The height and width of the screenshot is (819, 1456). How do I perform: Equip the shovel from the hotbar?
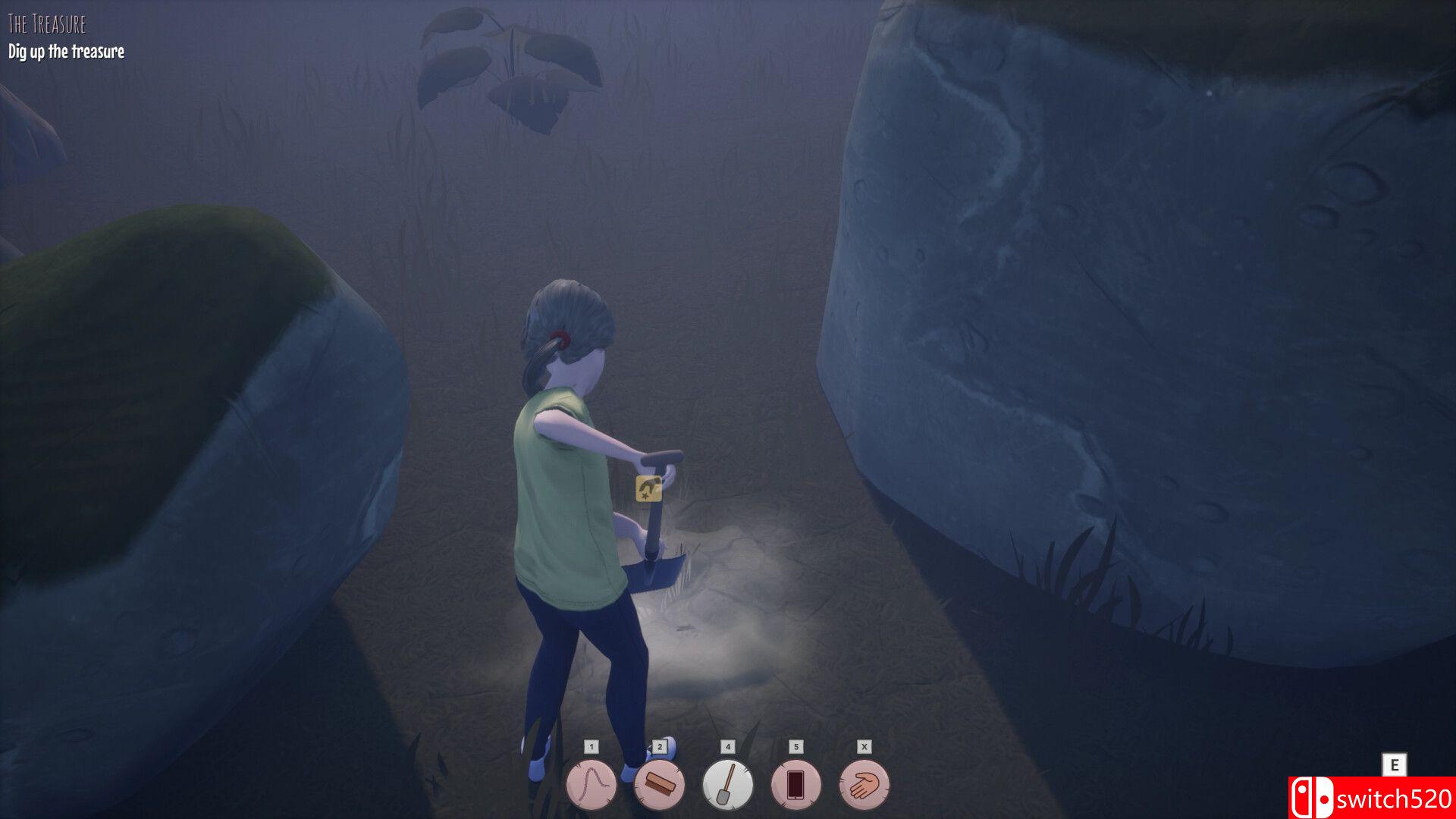[x=727, y=785]
